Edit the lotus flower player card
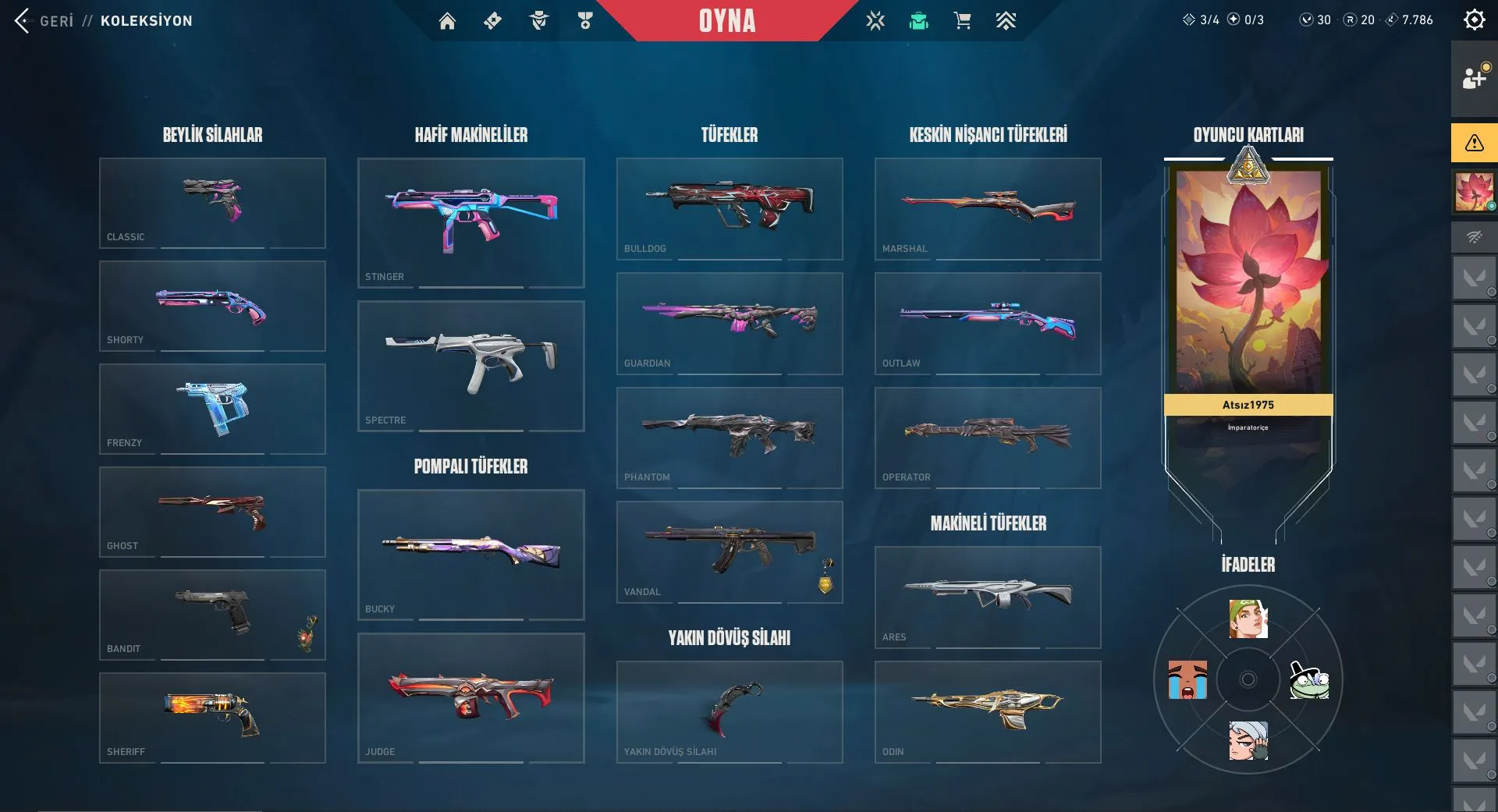The height and width of the screenshot is (812, 1498). [1248, 281]
